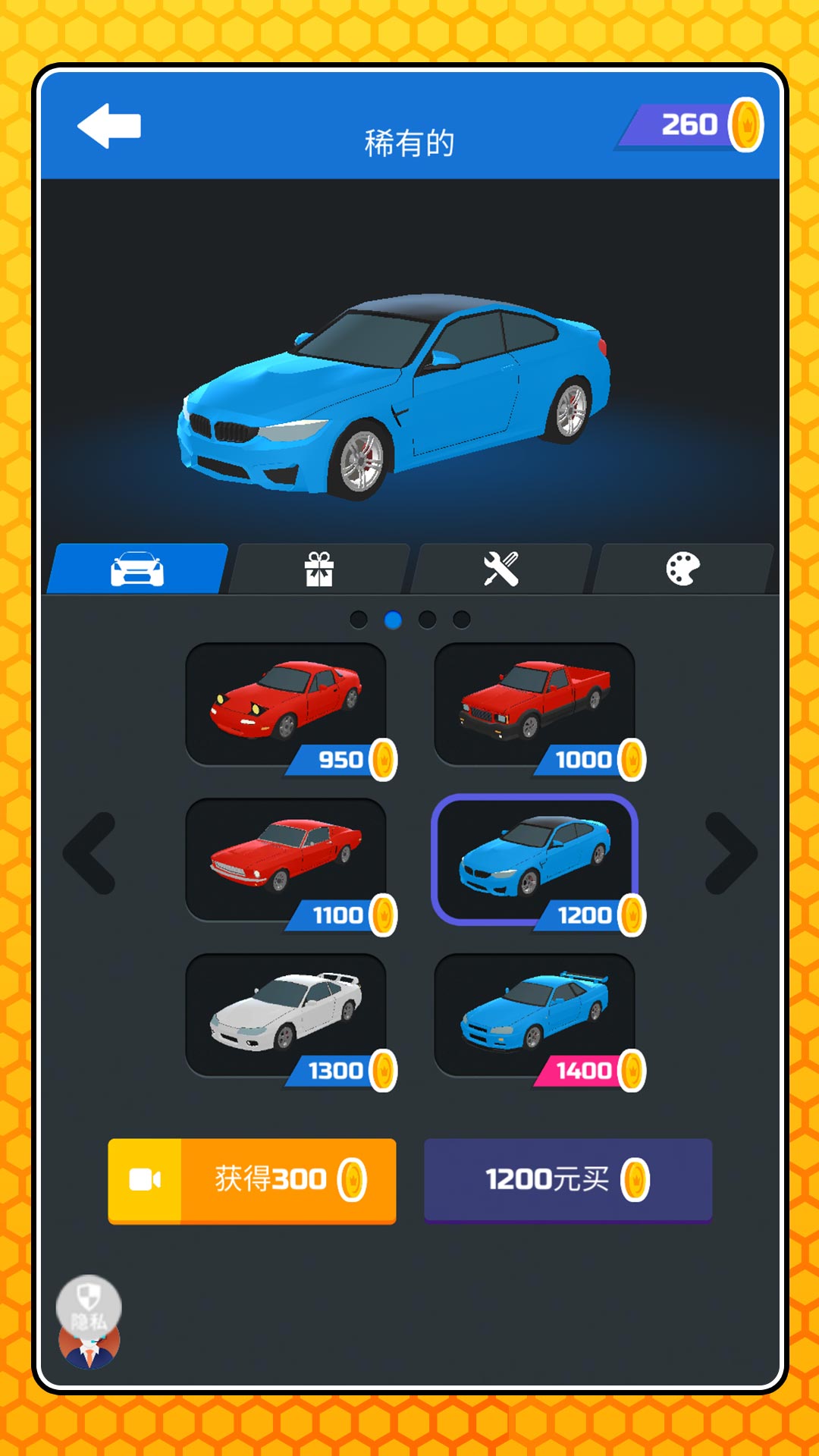
Task: Switch to the wrench tools tab
Action: [500, 569]
